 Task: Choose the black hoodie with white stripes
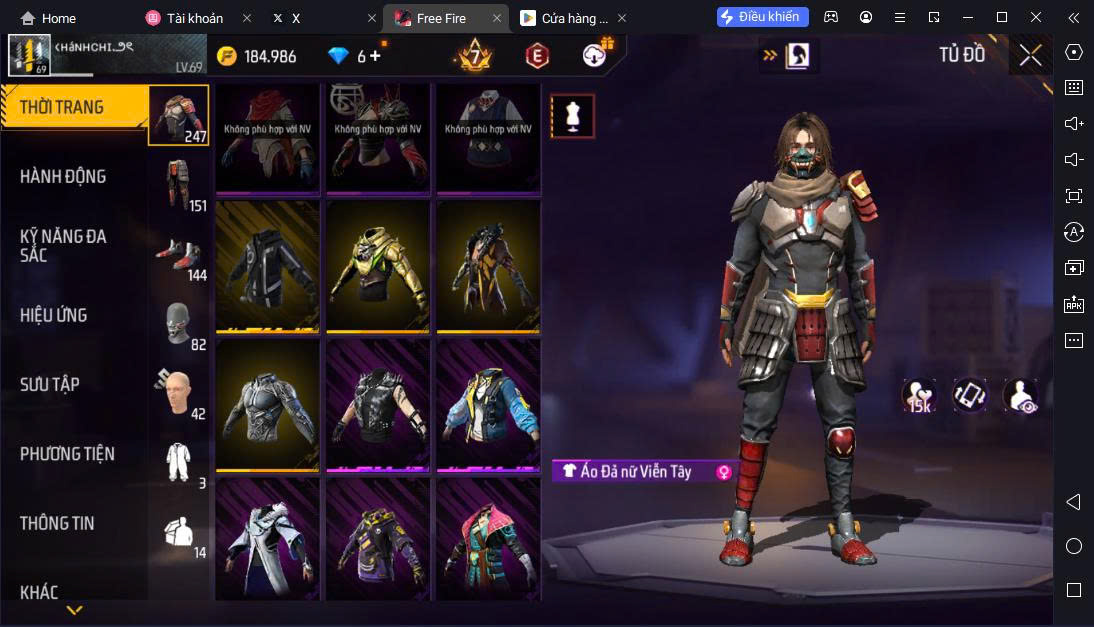267,265
